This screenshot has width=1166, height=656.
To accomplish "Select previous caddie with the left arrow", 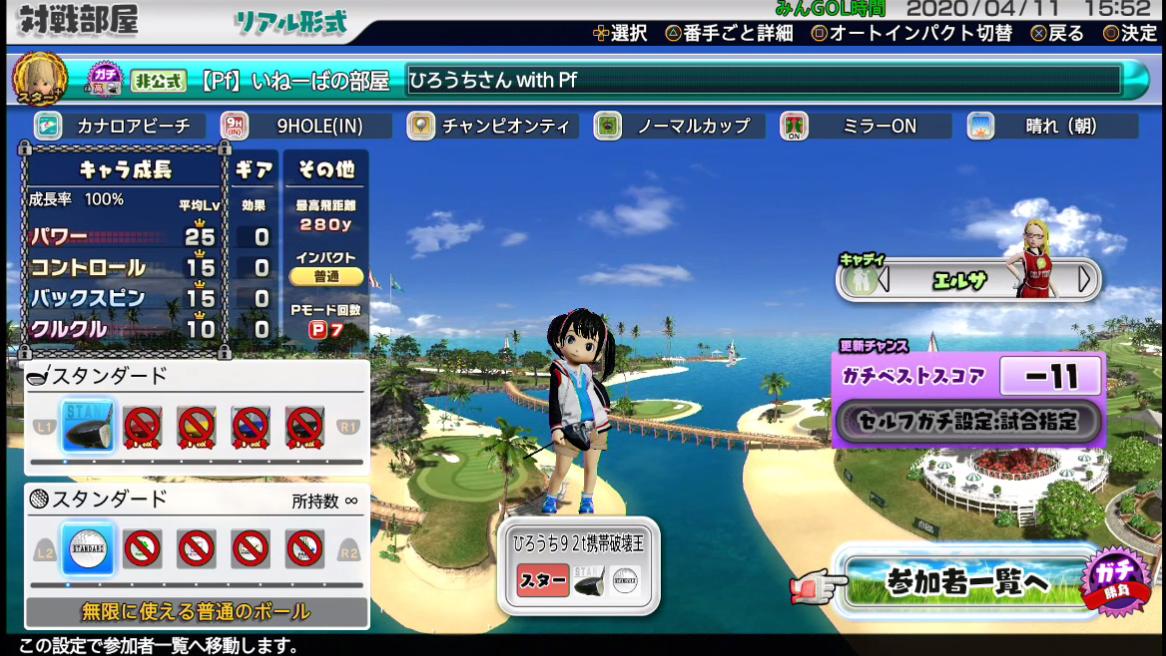I will pos(883,279).
